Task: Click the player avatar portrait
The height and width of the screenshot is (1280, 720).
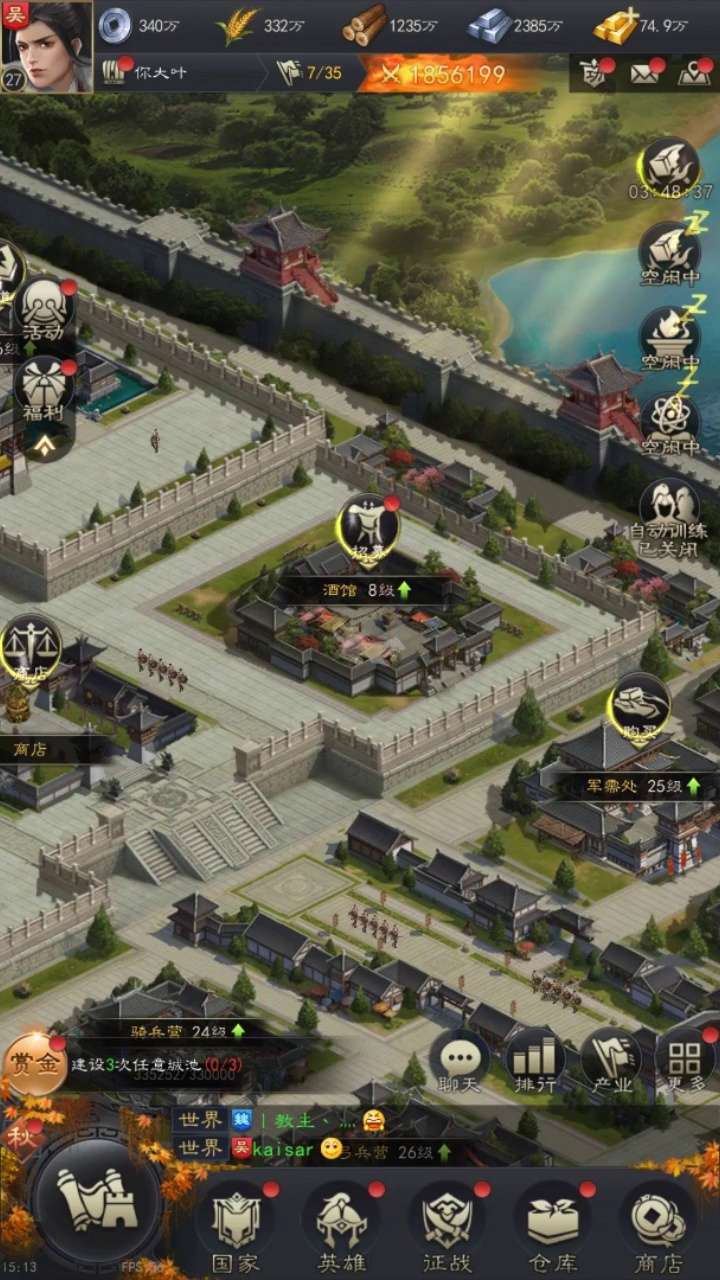Action: 47,46
